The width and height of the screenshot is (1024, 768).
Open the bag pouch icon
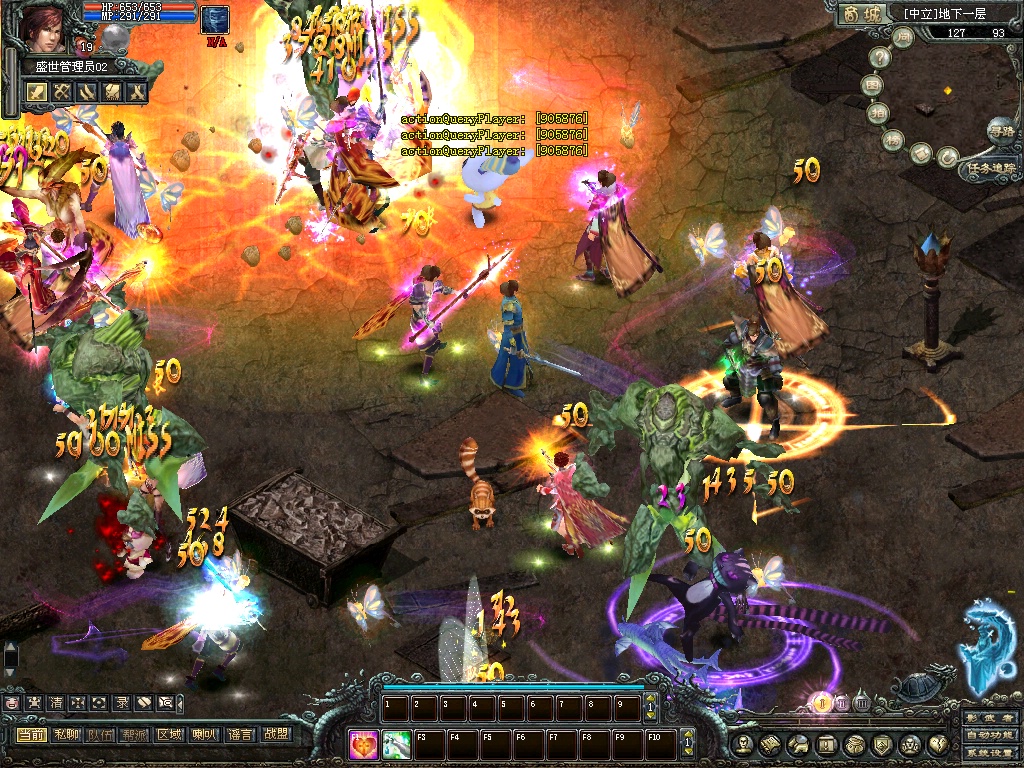(855, 744)
